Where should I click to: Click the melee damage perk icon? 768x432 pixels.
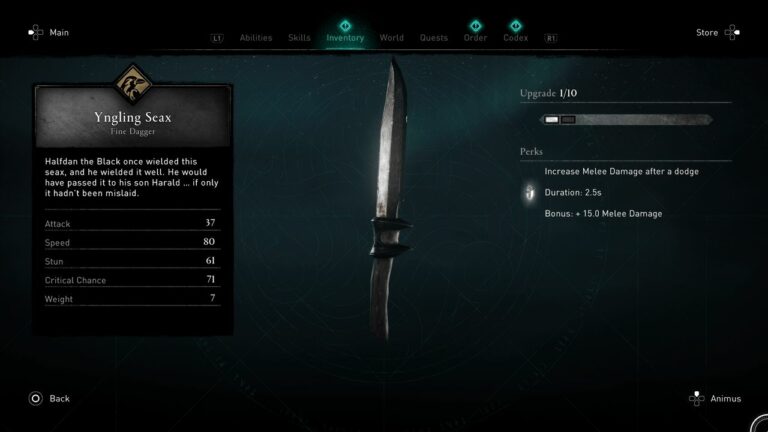tap(527, 192)
